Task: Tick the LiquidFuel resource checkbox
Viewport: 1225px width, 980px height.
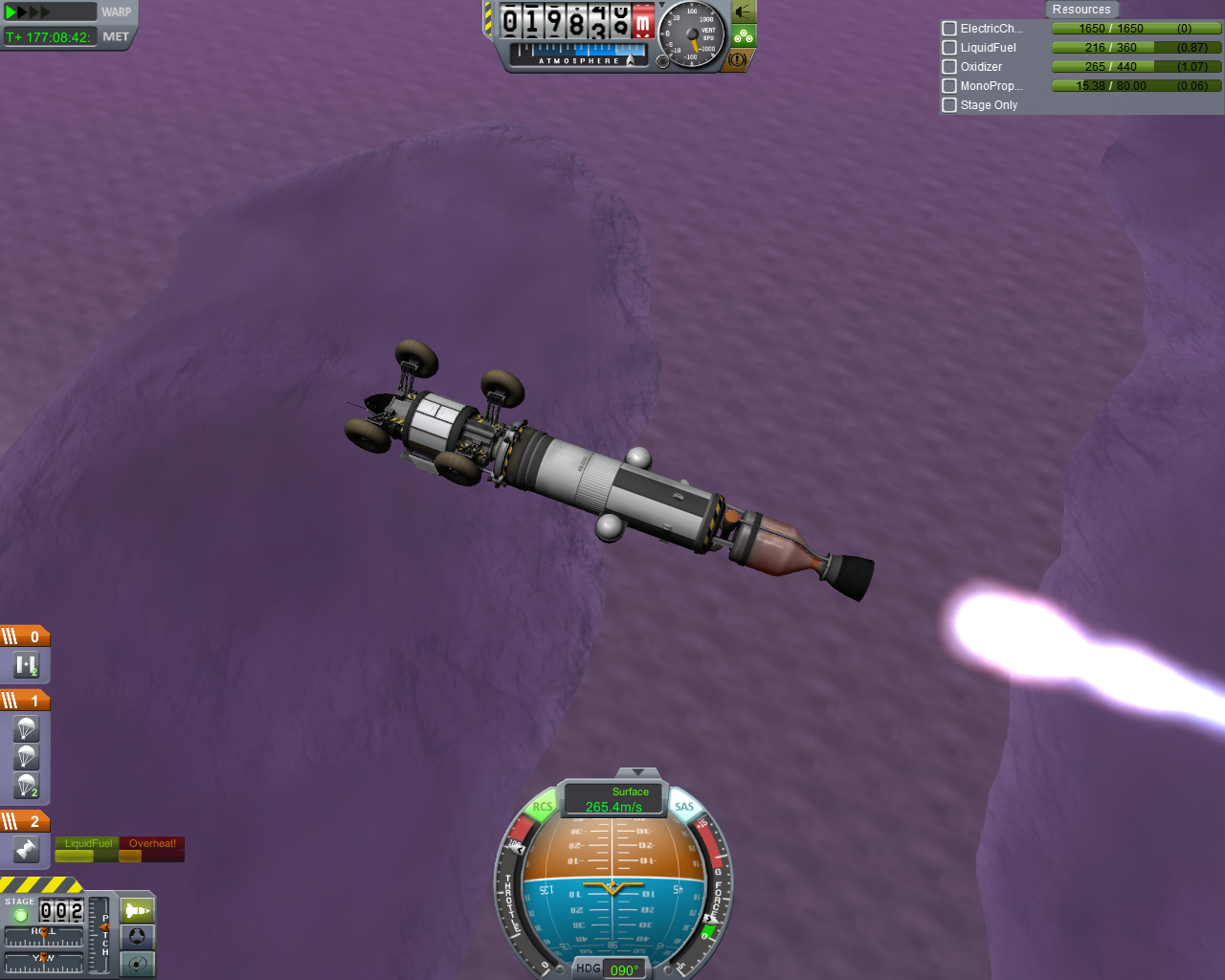Action: (949, 48)
